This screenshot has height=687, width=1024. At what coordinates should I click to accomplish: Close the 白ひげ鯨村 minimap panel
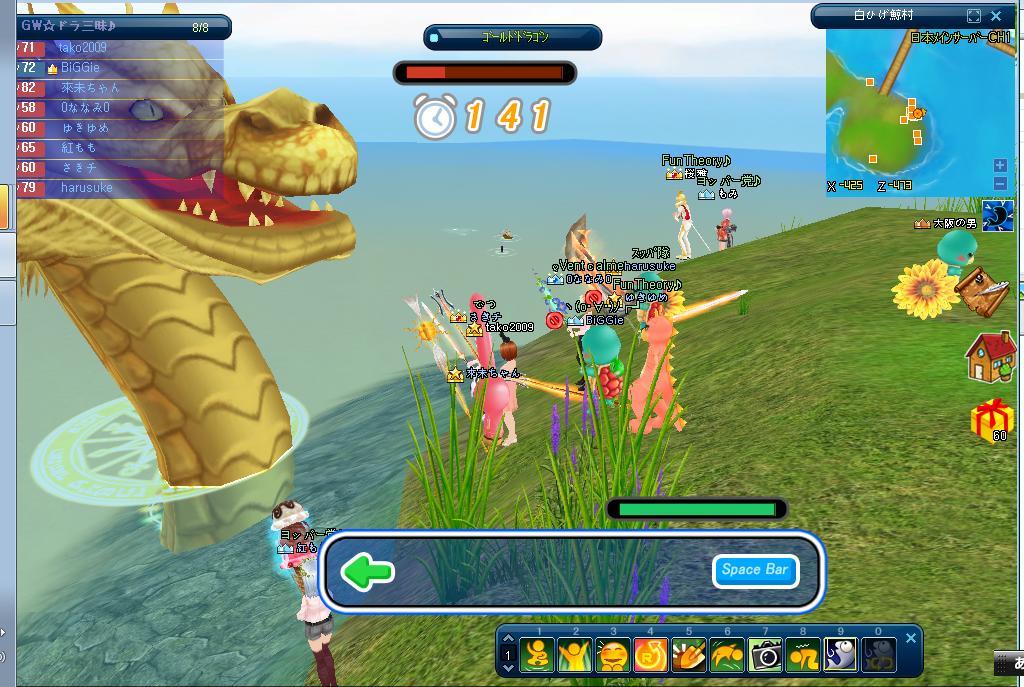tap(996, 16)
